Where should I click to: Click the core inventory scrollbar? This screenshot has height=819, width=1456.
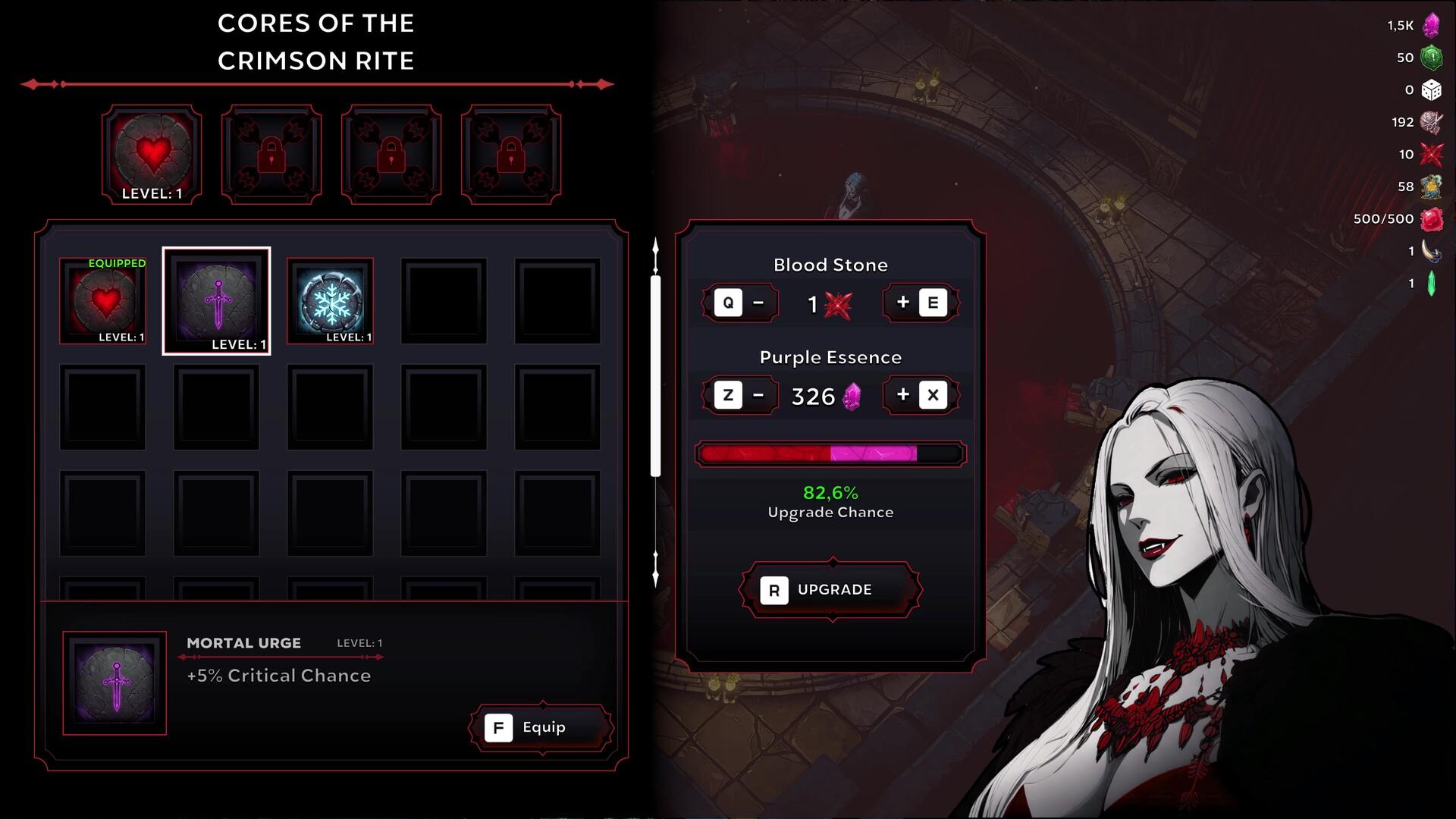pos(656,376)
